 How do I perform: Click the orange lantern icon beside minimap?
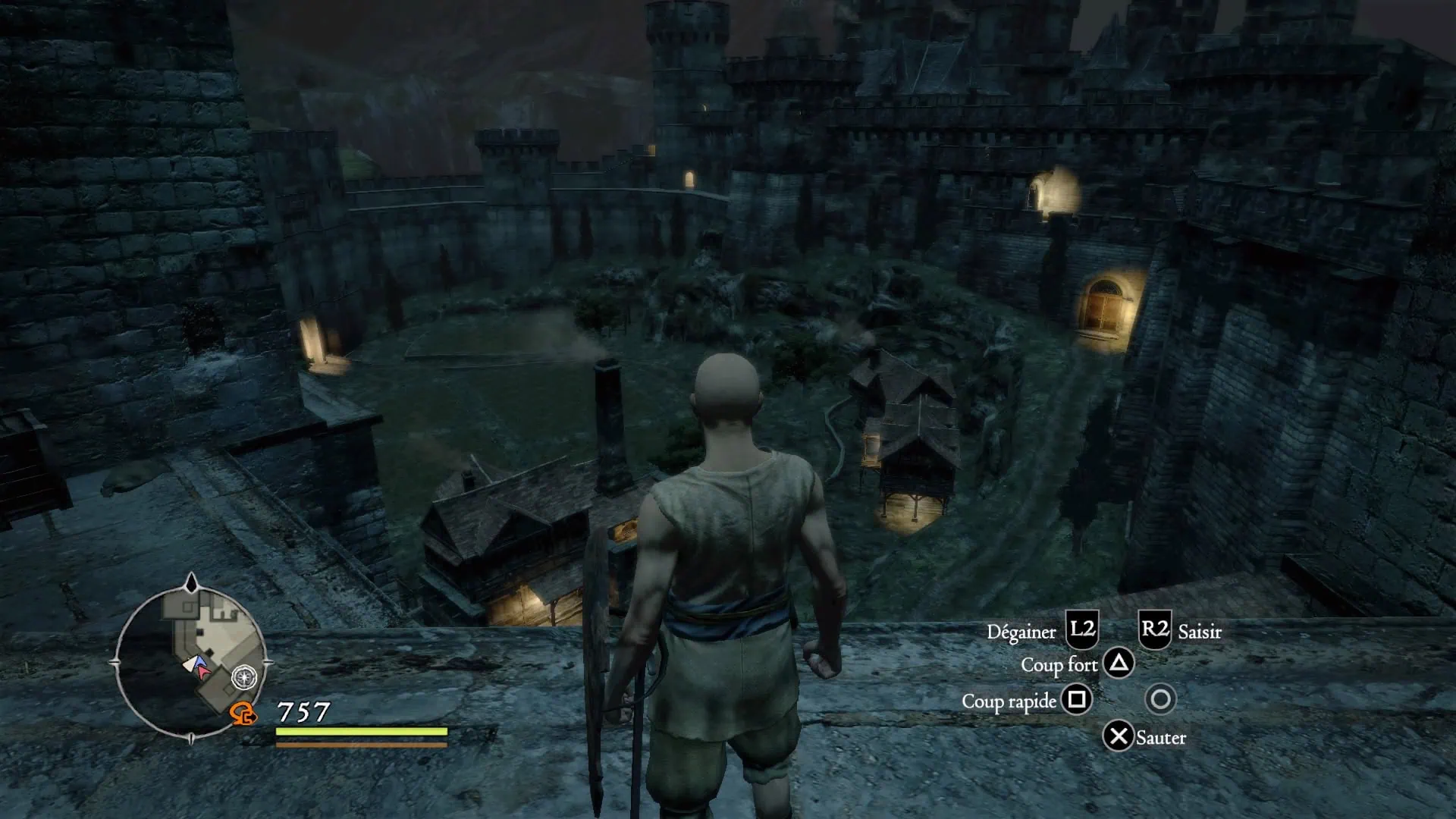click(243, 714)
